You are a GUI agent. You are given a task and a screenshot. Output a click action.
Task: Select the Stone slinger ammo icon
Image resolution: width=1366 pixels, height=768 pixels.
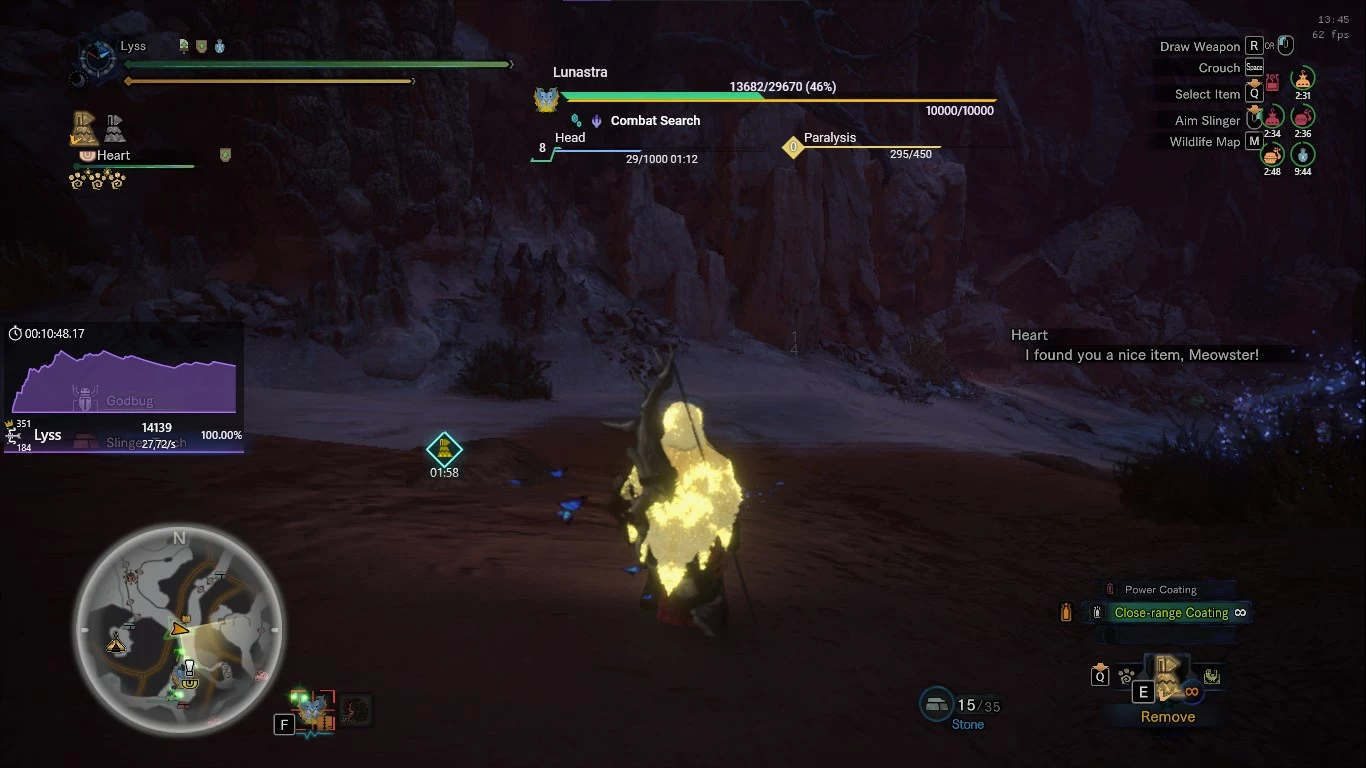tap(937, 704)
